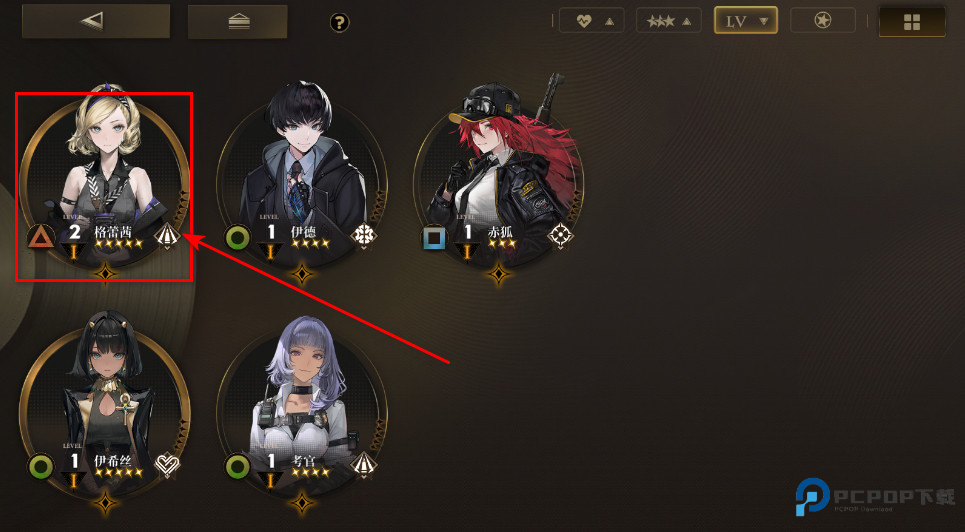Open the home base button
This screenshot has height=532, width=965.
coord(238,21)
